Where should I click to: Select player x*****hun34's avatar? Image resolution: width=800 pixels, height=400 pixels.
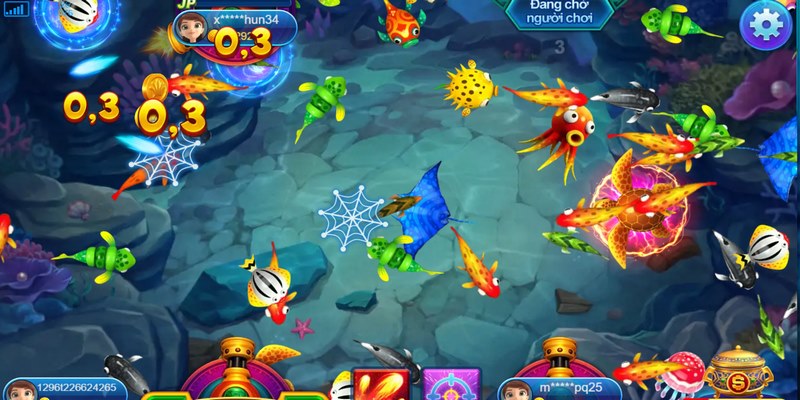[188, 30]
